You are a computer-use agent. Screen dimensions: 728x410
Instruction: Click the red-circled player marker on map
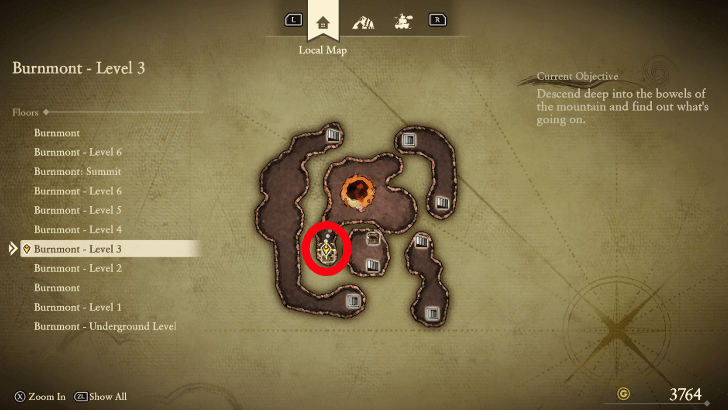click(326, 248)
